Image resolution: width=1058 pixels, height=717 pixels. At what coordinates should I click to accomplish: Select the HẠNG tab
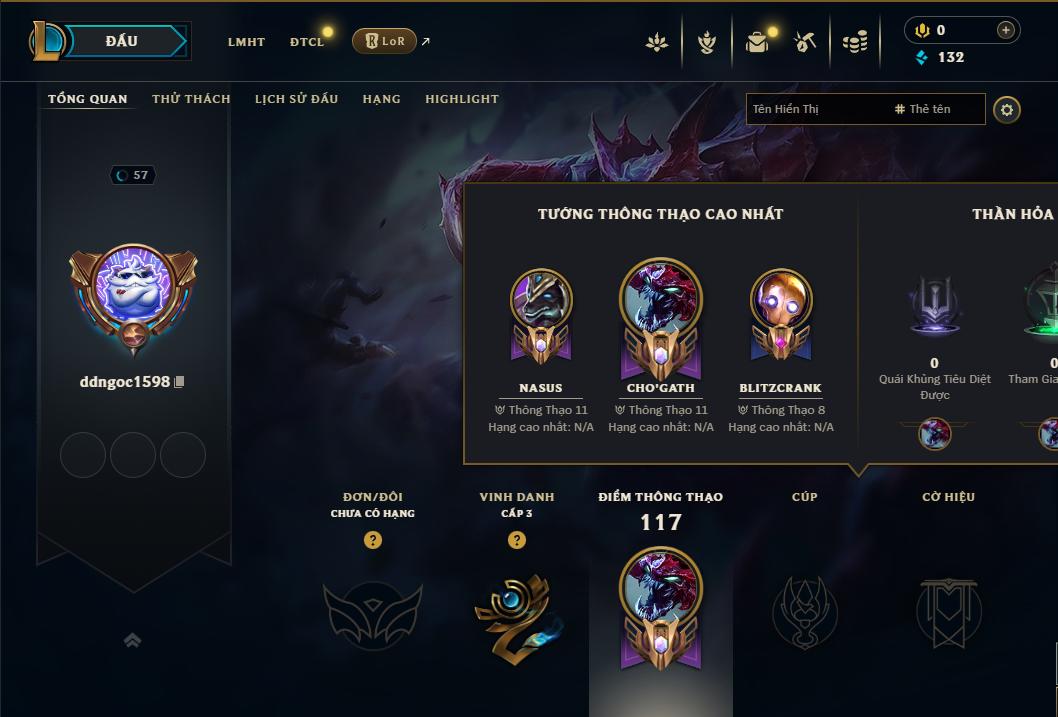381,99
